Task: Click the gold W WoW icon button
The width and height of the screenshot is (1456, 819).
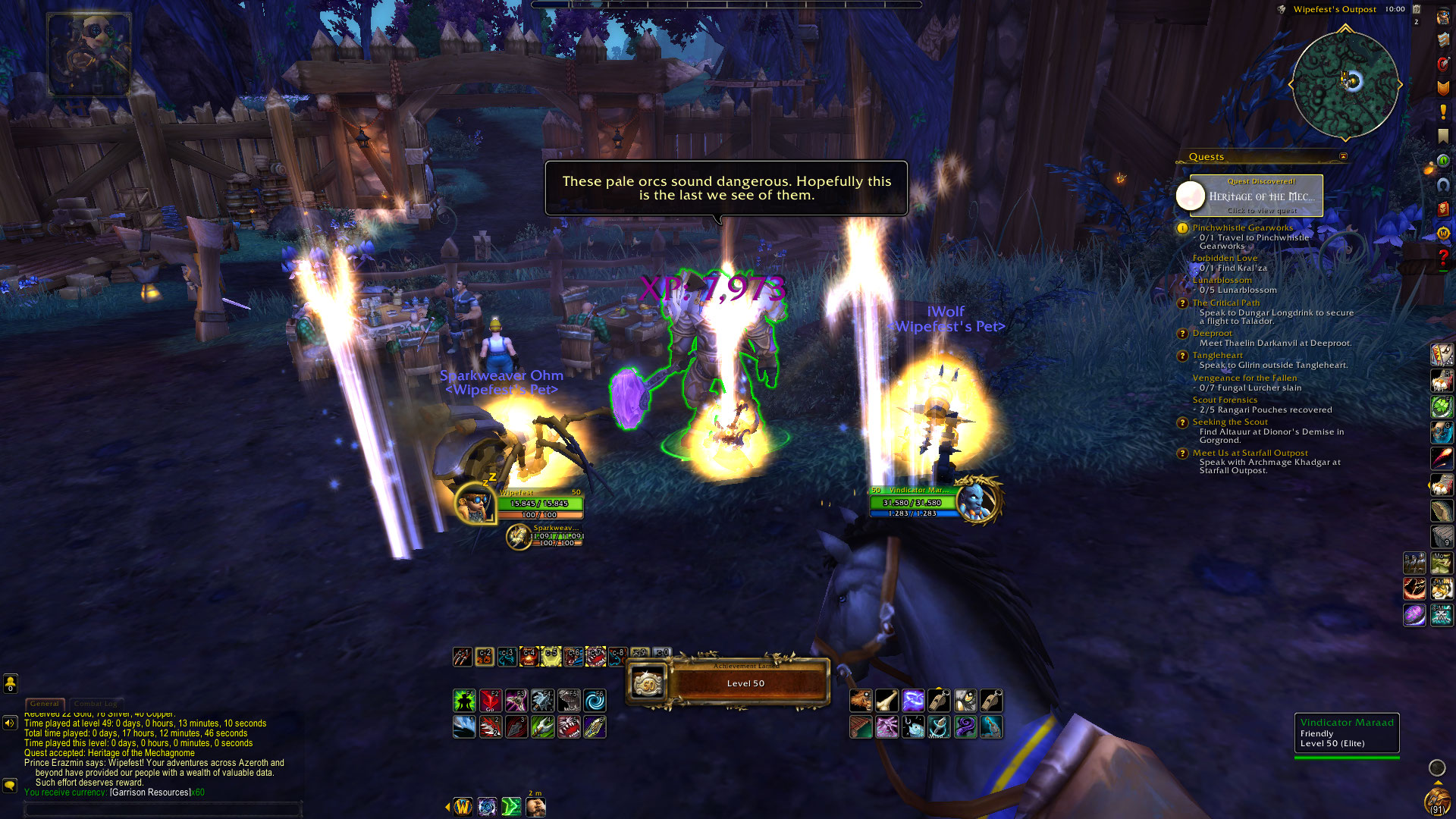Action: [463, 806]
